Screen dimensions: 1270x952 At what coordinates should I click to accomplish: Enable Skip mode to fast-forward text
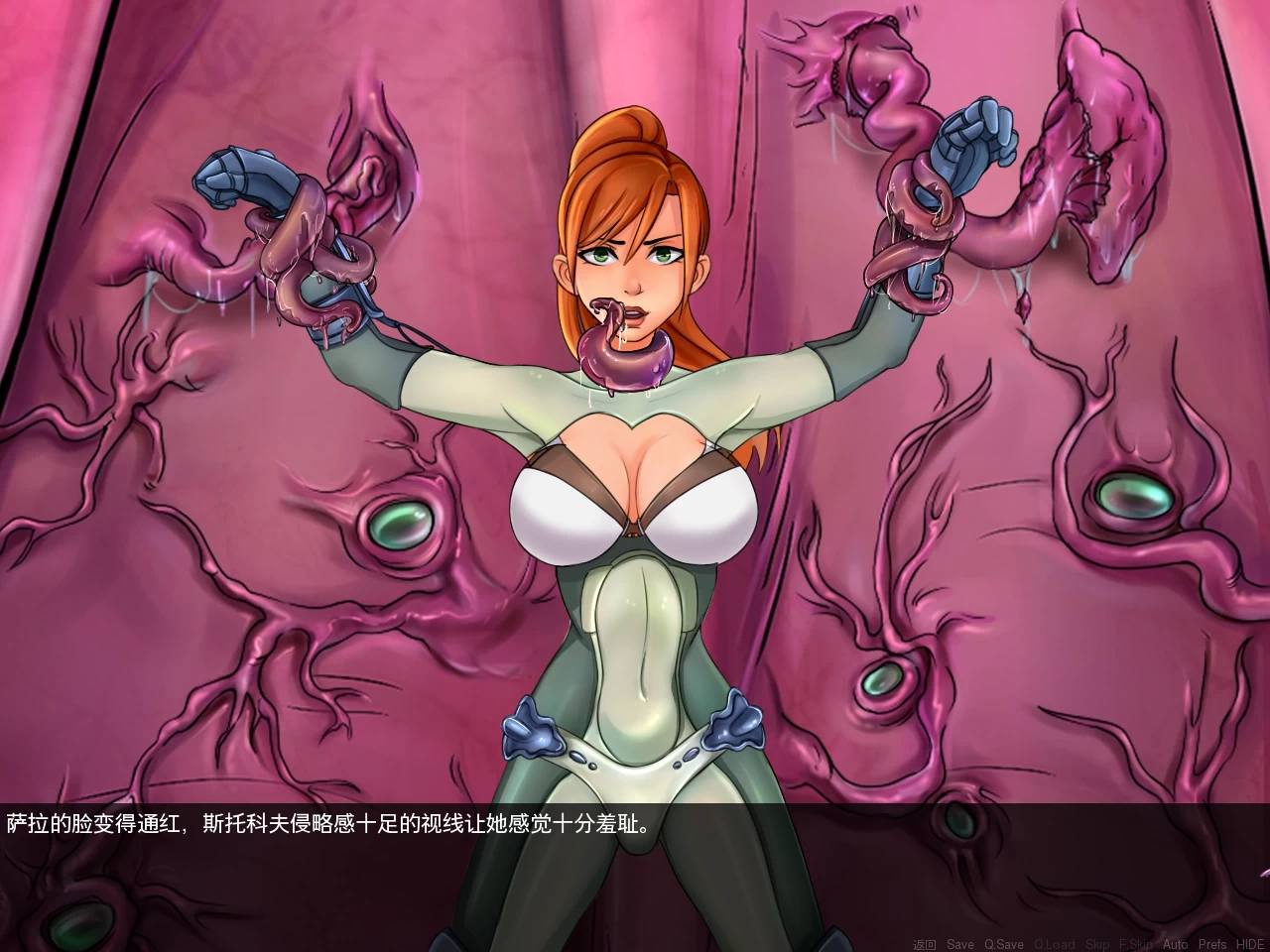tap(1097, 942)
